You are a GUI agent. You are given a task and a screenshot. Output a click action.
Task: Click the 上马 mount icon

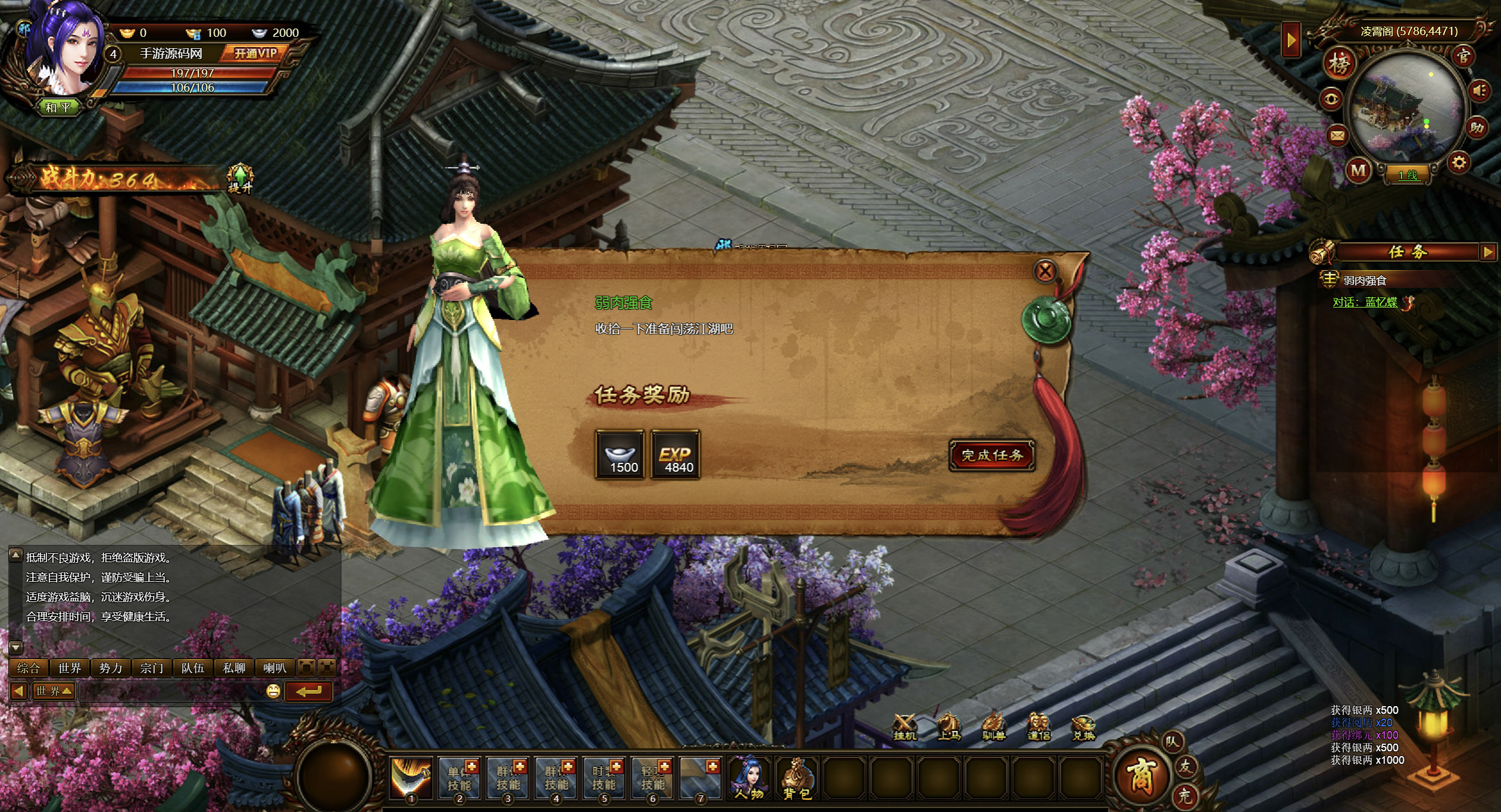pyautogui.click(x=949, y=727)
